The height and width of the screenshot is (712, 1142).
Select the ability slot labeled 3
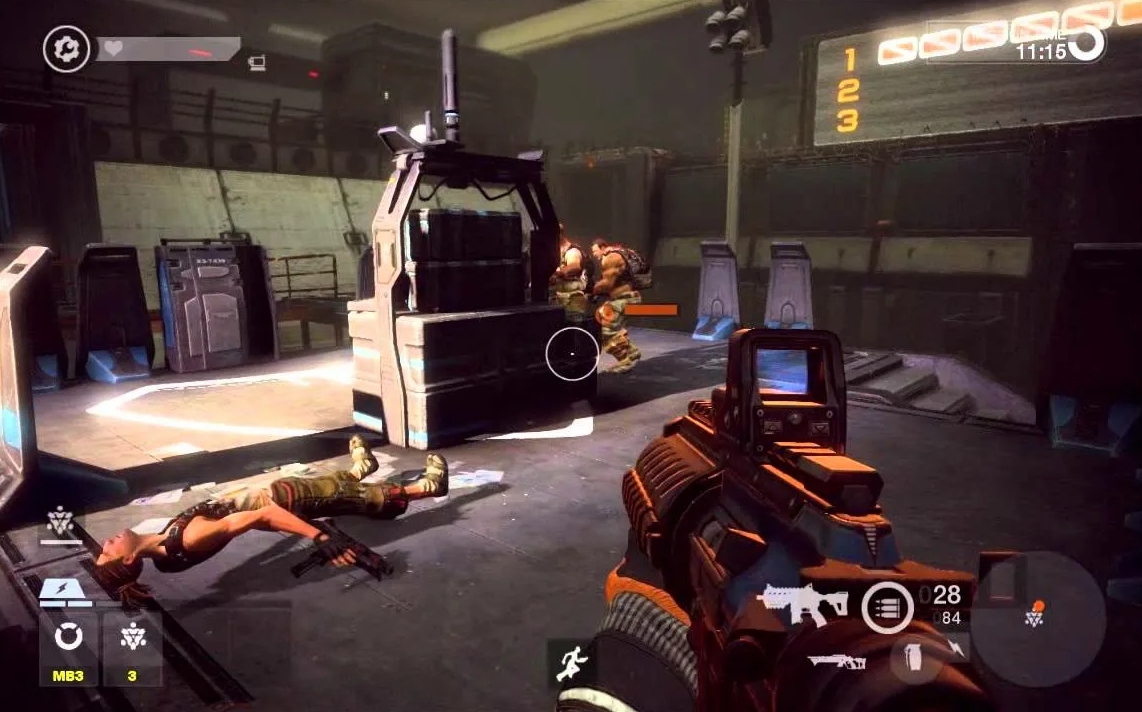[x=132, y=647]
